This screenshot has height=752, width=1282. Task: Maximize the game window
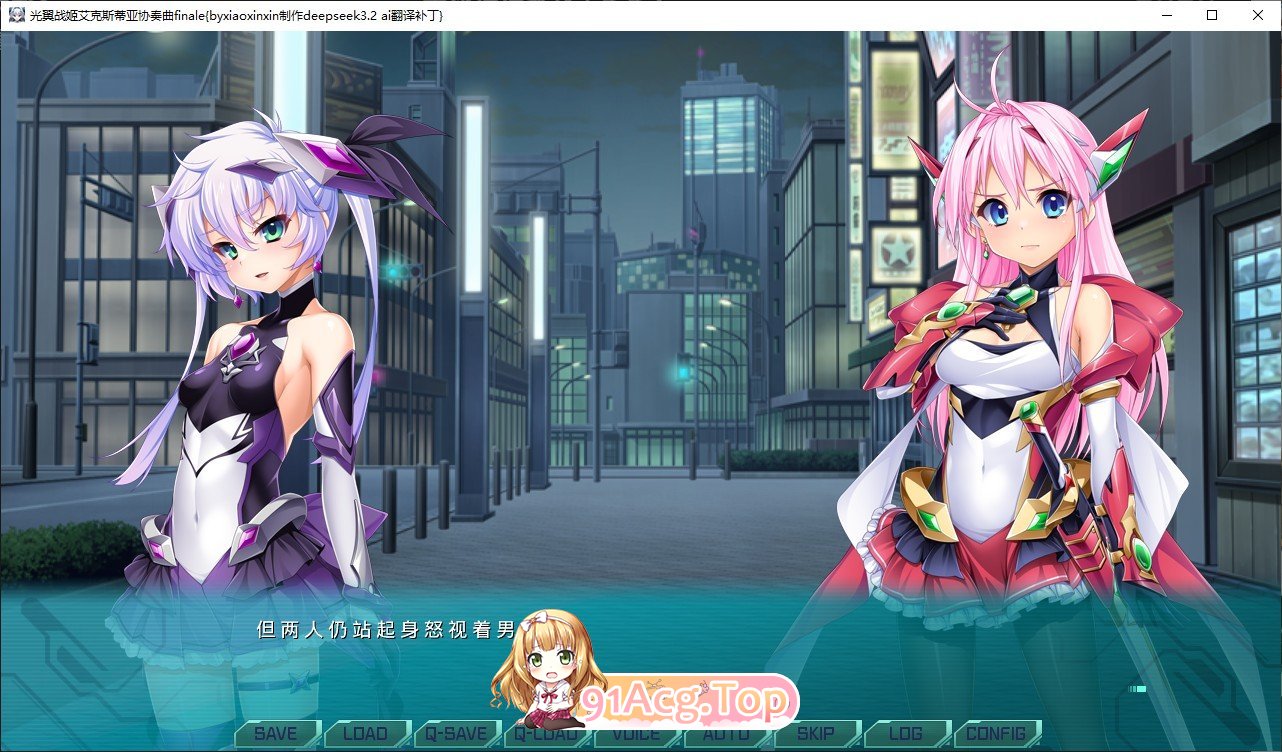coord(1211,14)
